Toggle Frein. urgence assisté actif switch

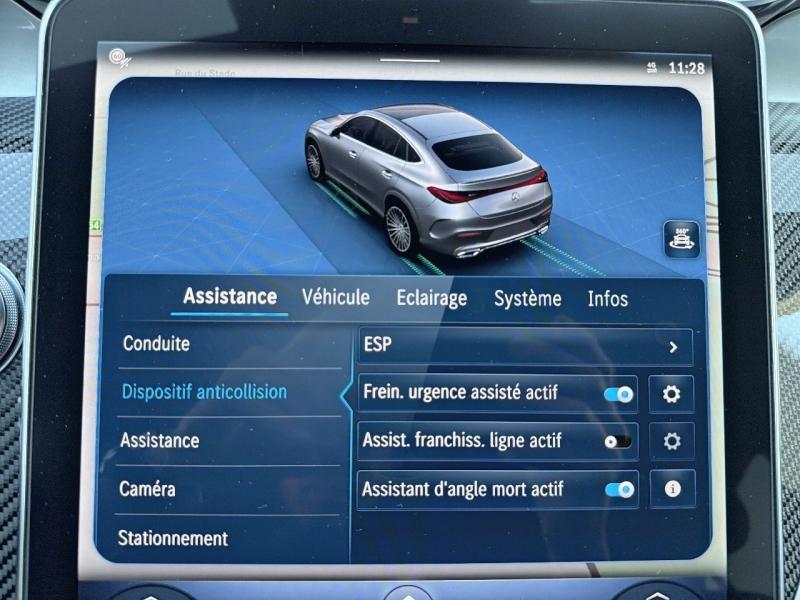pyautogui.click(x=619, y=394)
